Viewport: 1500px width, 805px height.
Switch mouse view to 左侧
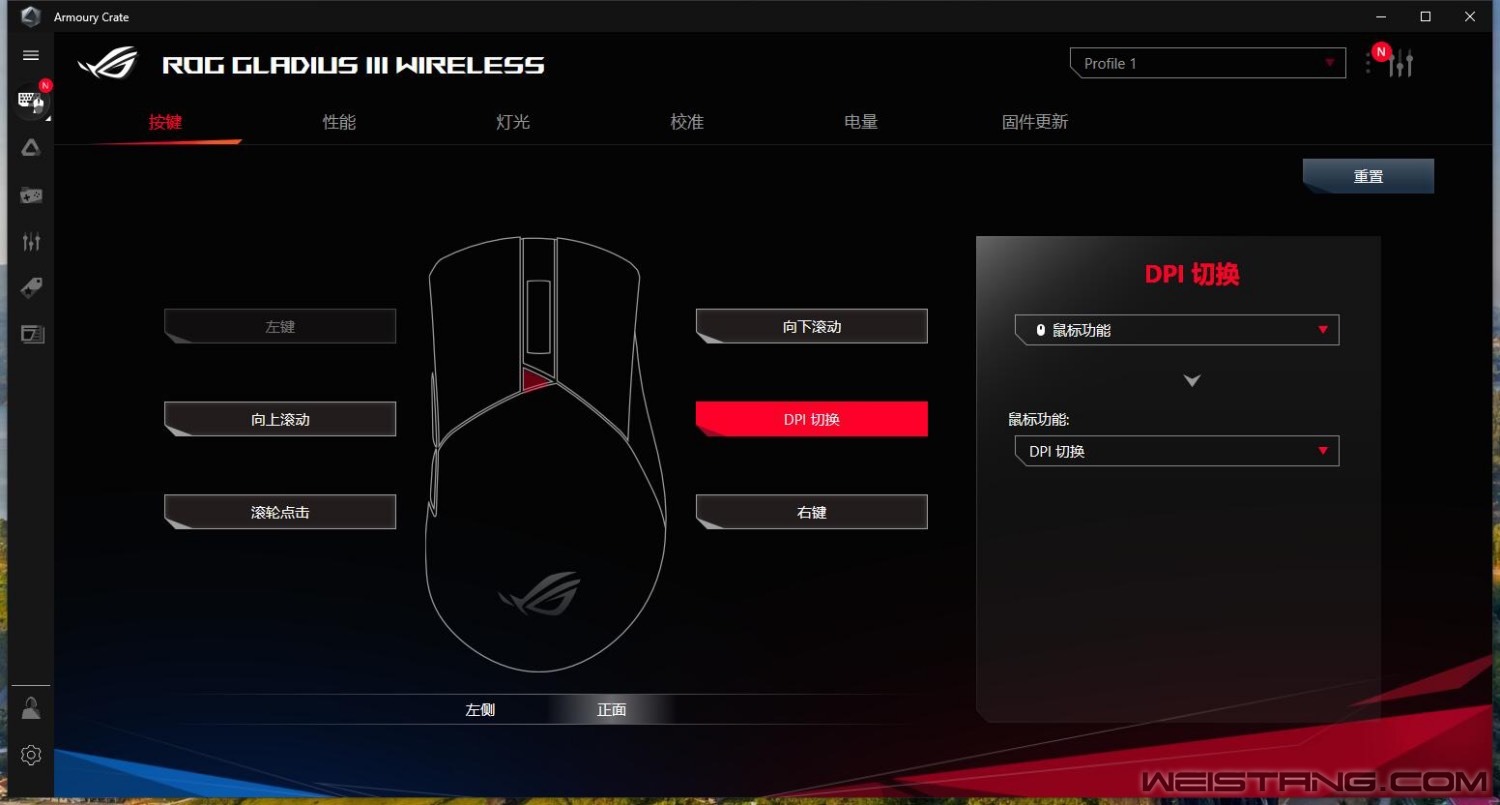pos(480,710)
